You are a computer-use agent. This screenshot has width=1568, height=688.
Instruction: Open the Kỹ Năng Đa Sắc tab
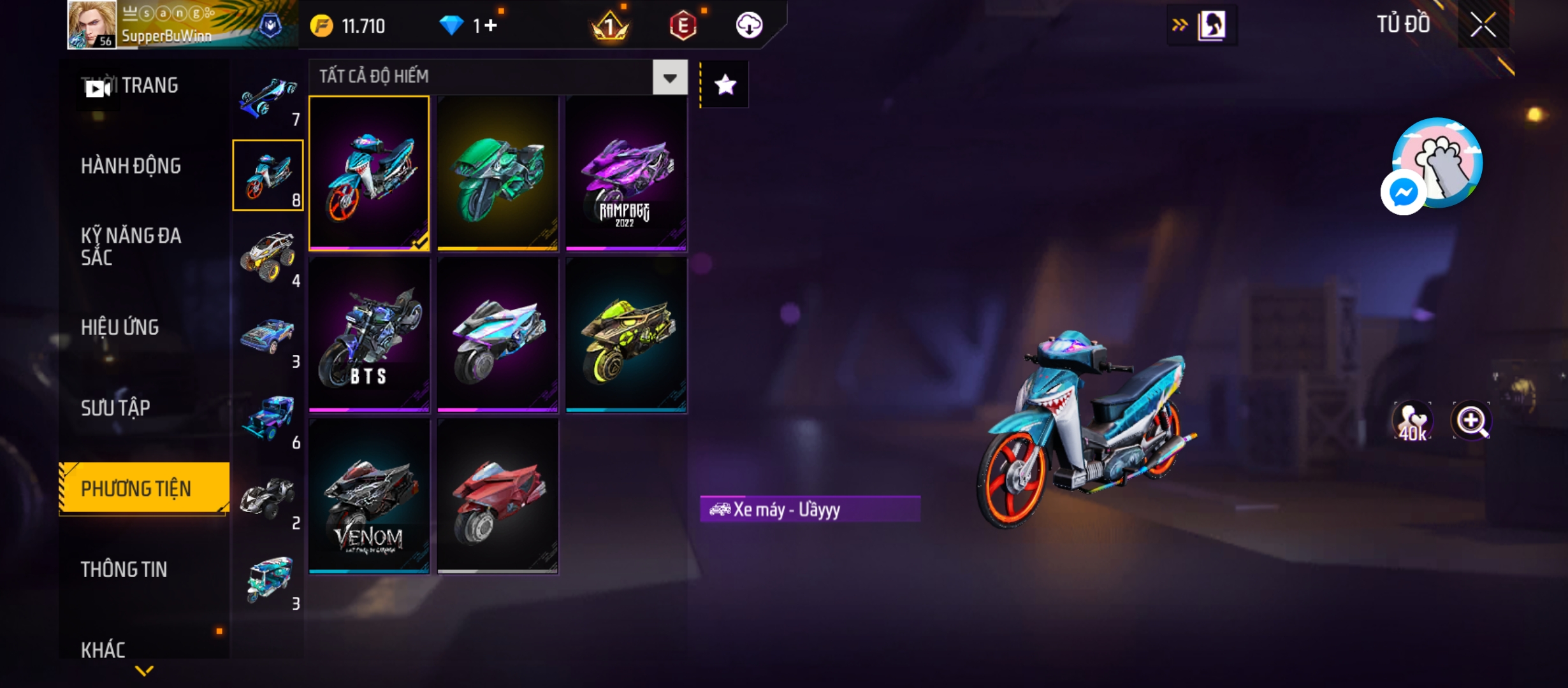131,247
